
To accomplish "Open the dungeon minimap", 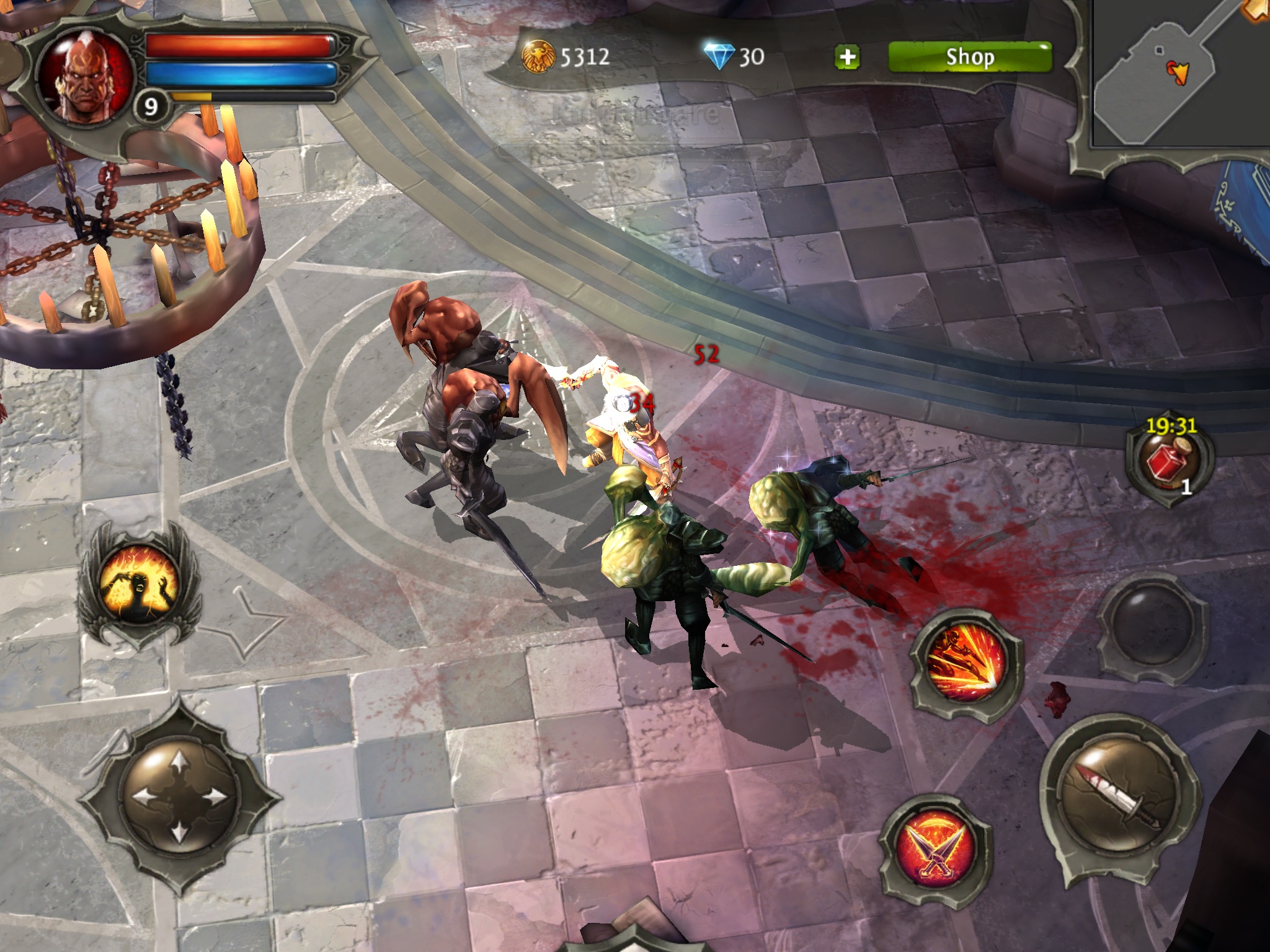I will click(x=1179, y=73).
